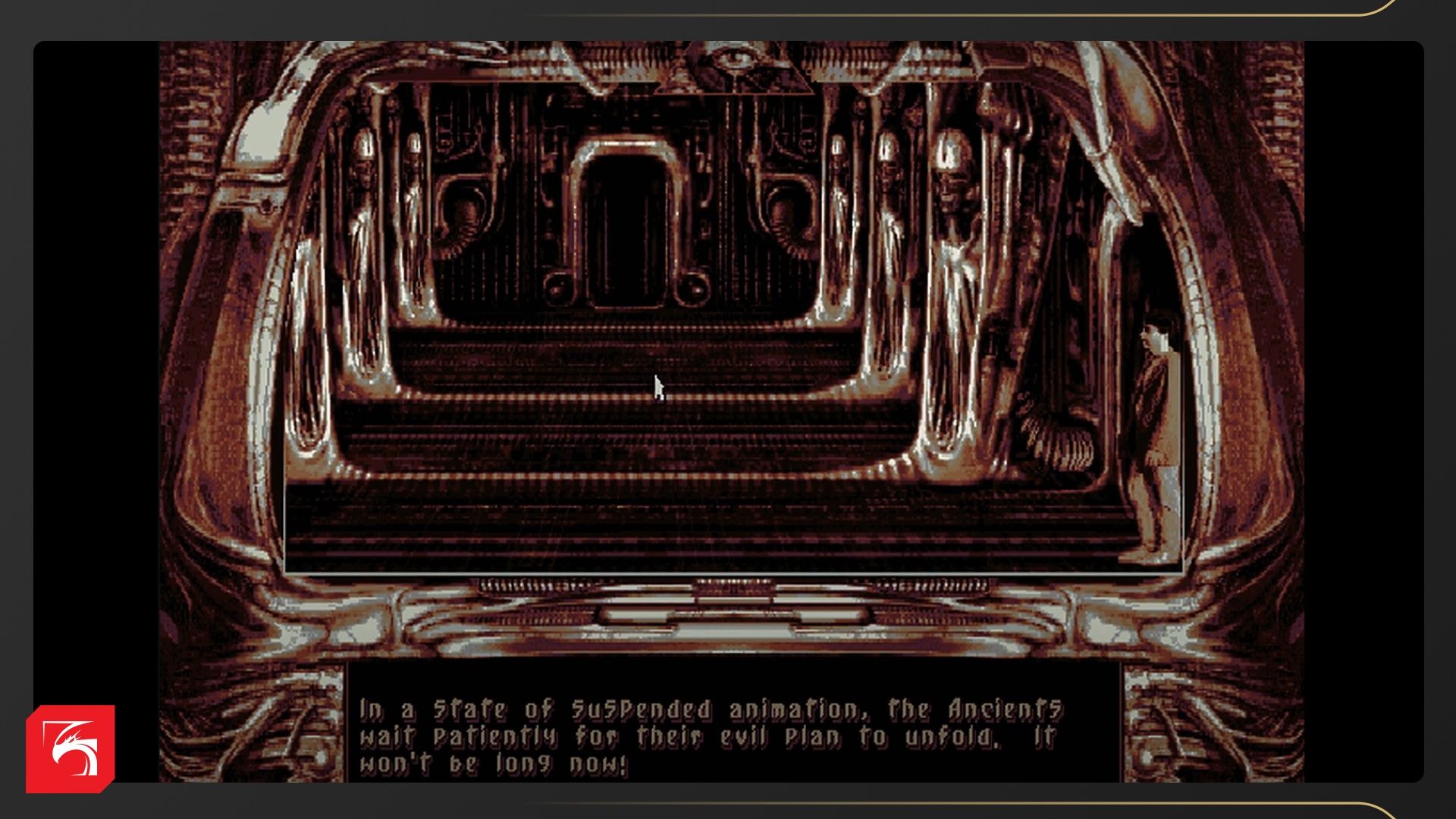The width and height of the screenshot is (1456, 819).
Task: Click the red dragon logo badge
Action: click(x=71, y=748)
